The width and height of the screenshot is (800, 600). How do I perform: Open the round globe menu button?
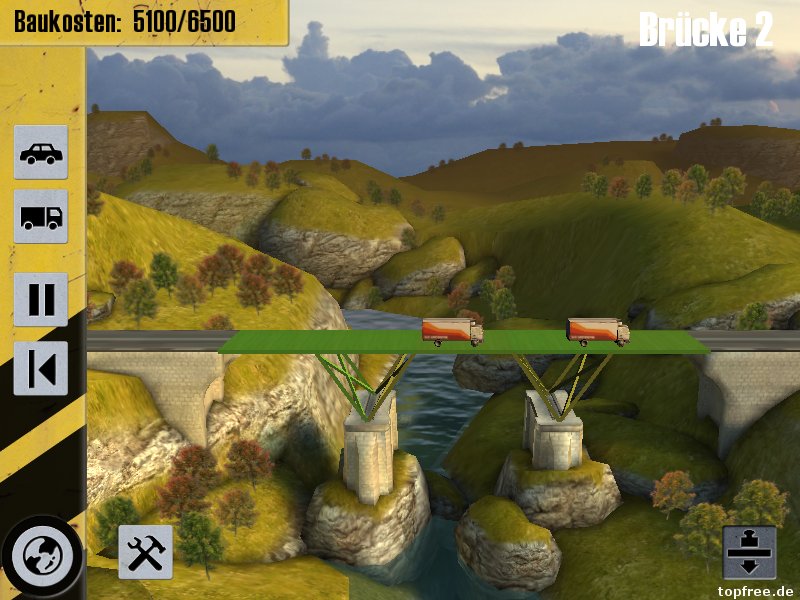pyautogui.click(x=42, y=556)
